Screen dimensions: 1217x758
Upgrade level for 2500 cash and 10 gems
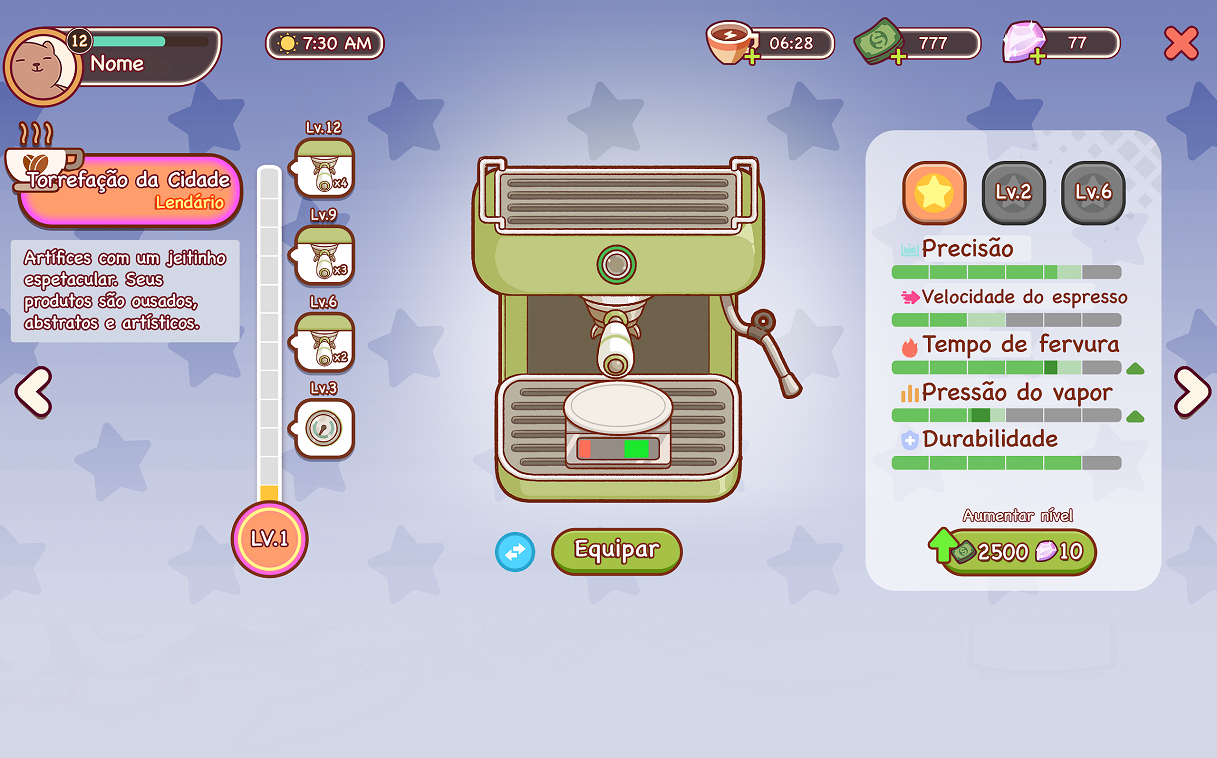pos(1016,551)
